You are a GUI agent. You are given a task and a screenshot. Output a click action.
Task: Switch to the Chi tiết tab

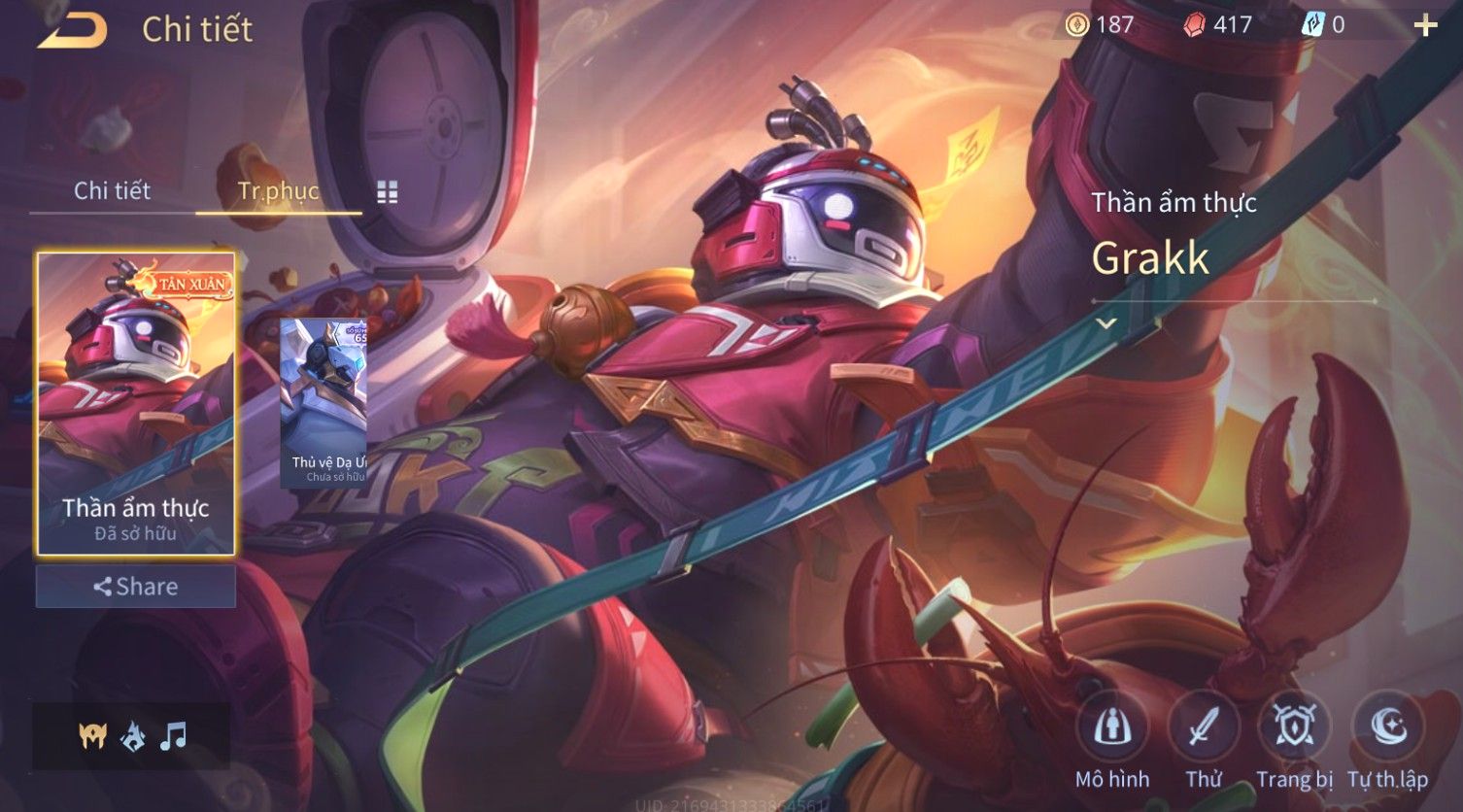point(112,190)
